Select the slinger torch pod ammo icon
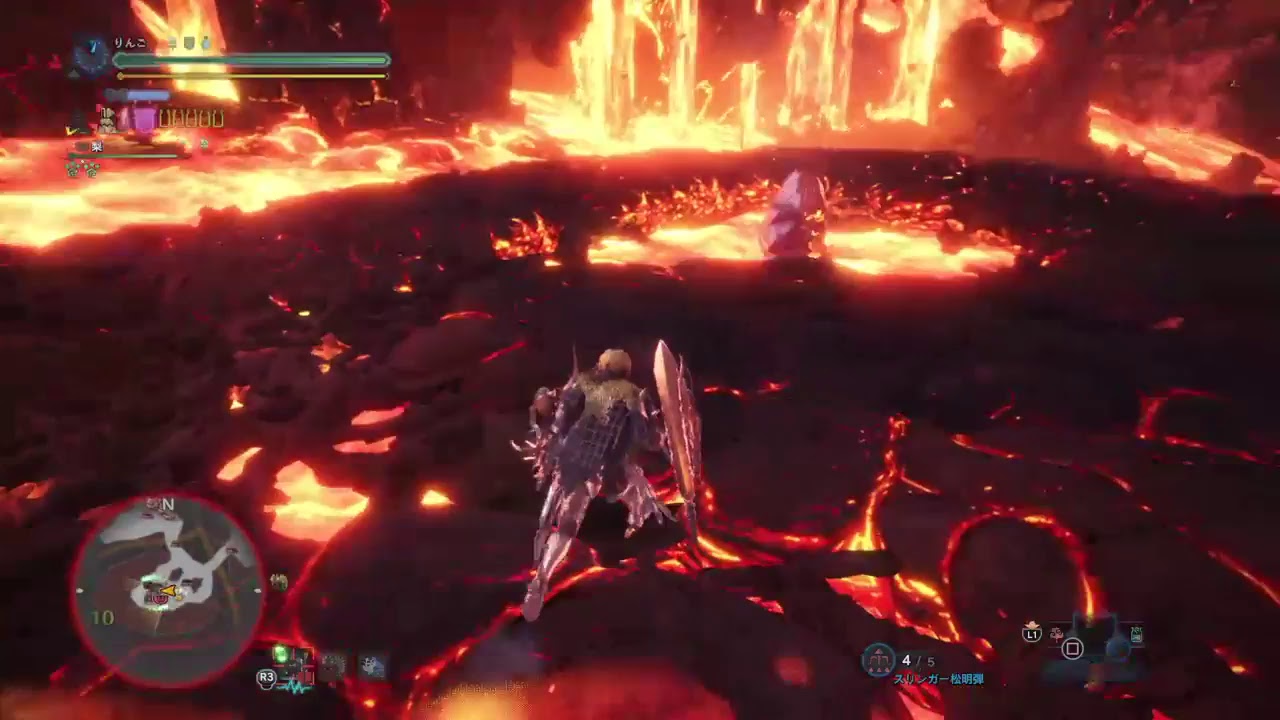This screenshot has width=1280, height=720. 878,660
